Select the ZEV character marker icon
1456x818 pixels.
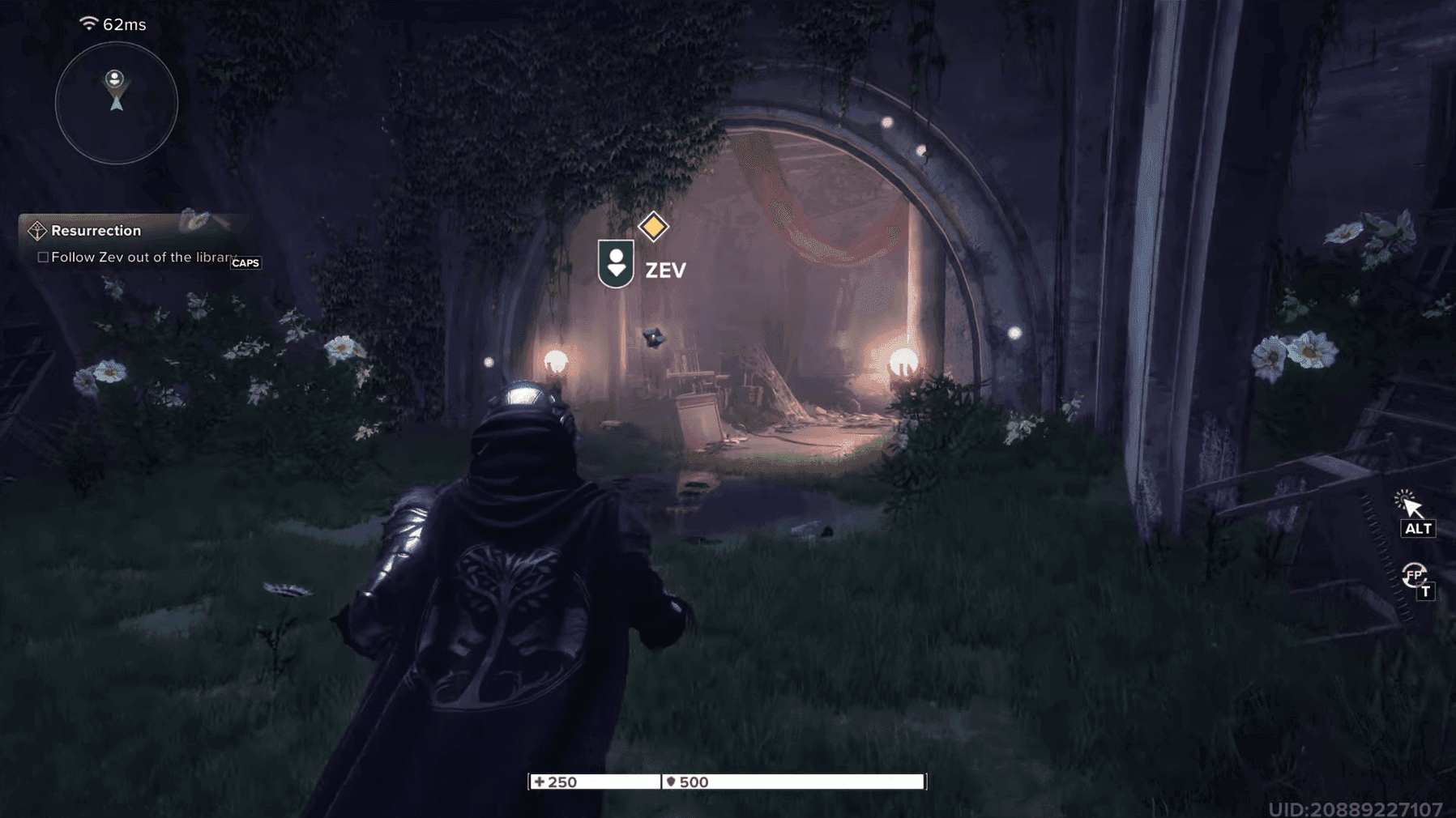(617, 262)
